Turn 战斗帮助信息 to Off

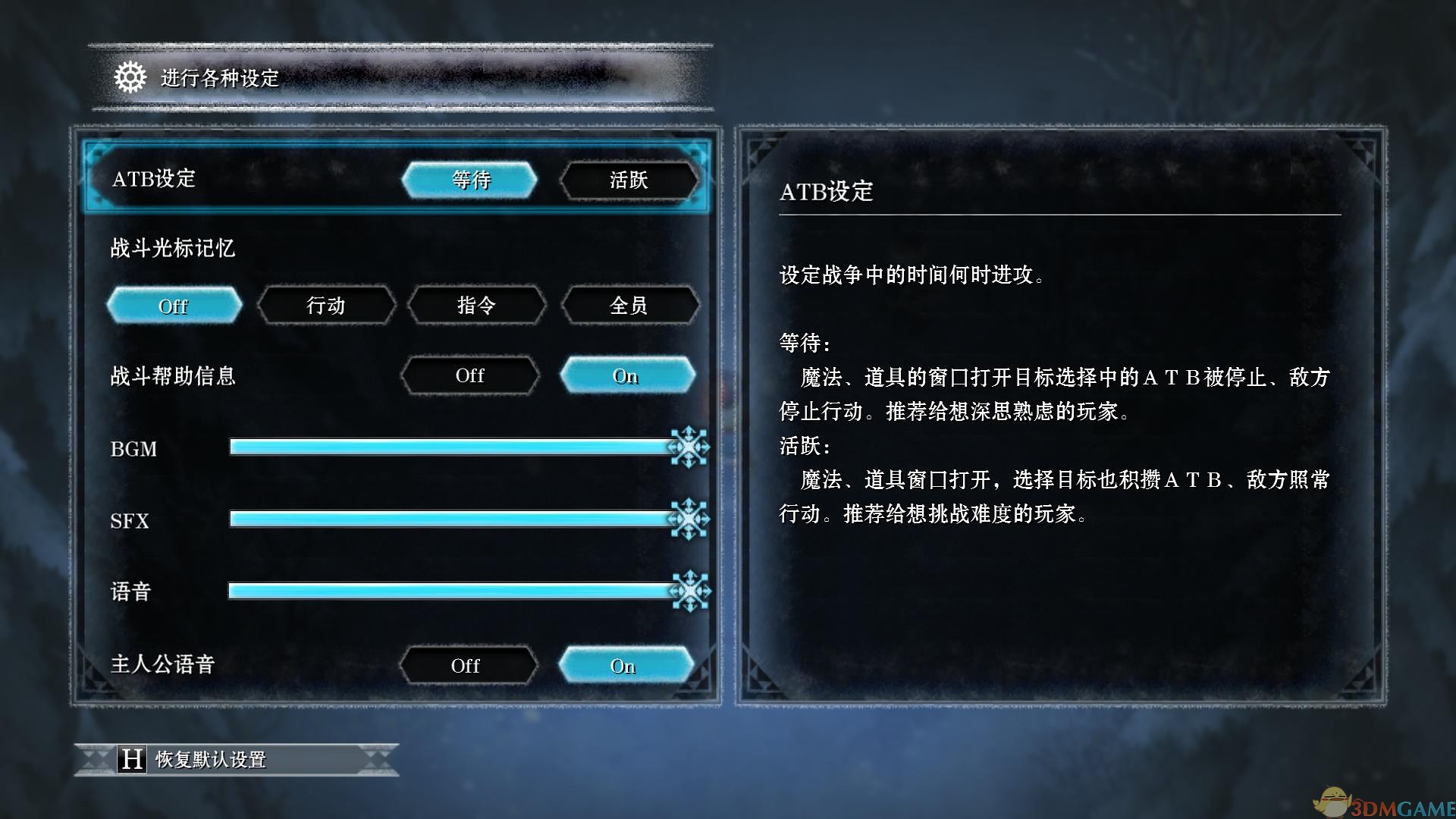click(470, 375)
